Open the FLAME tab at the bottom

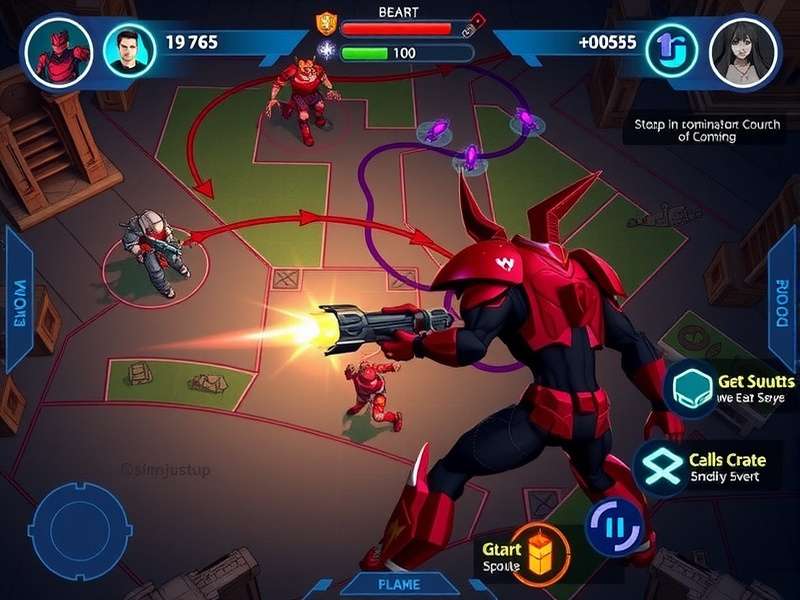coord(400,584)
